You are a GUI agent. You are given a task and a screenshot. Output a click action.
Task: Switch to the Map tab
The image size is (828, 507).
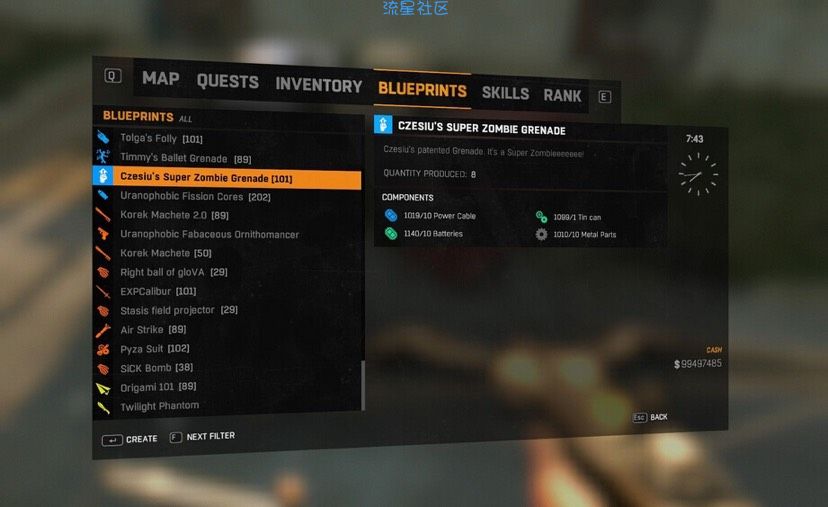[160, 78]
